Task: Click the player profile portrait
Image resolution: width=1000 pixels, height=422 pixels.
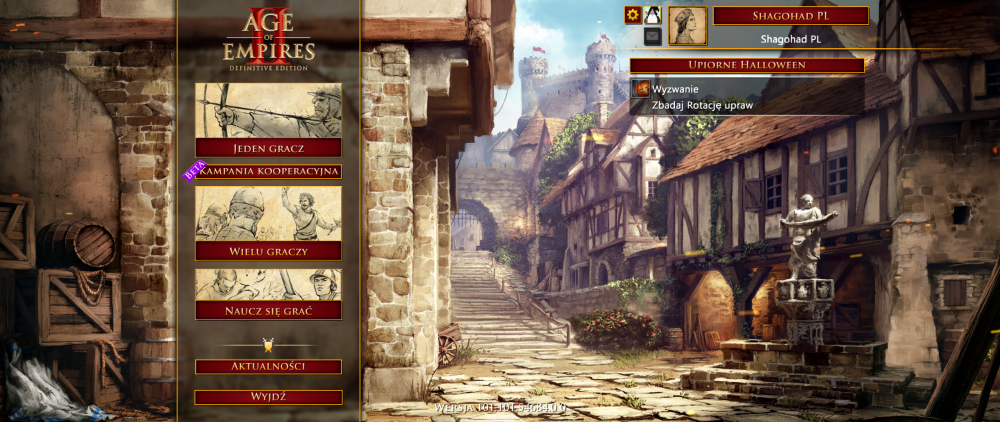Action: point(687,26)
